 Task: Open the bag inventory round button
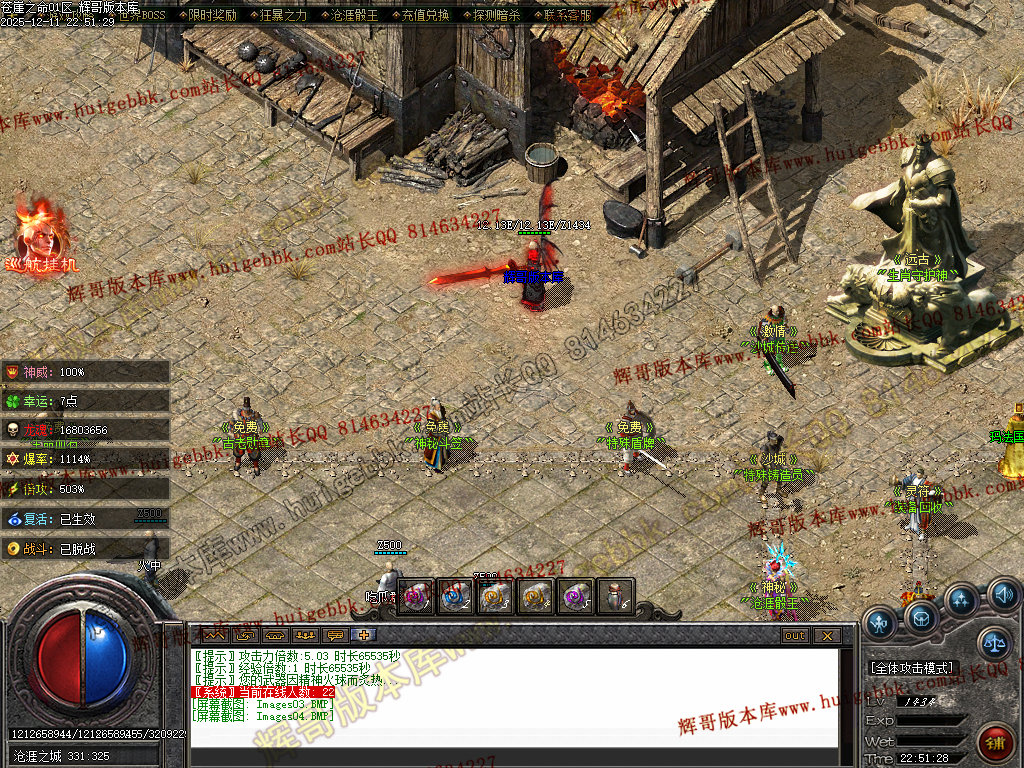[922, 617]
